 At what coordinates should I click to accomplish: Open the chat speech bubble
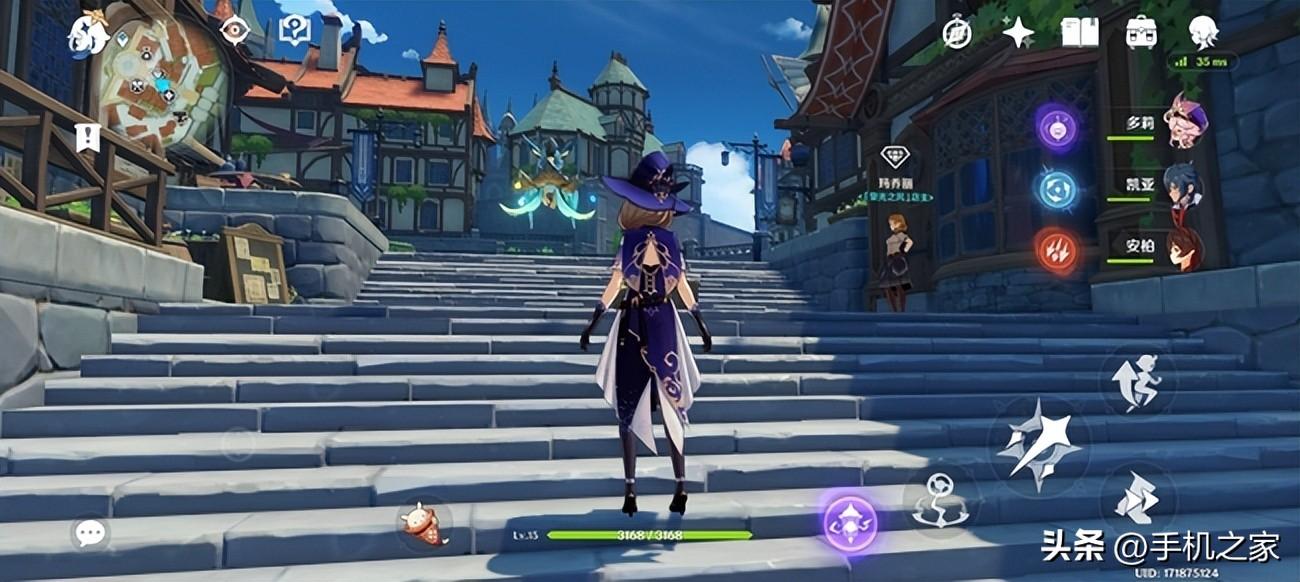point(90,533)
